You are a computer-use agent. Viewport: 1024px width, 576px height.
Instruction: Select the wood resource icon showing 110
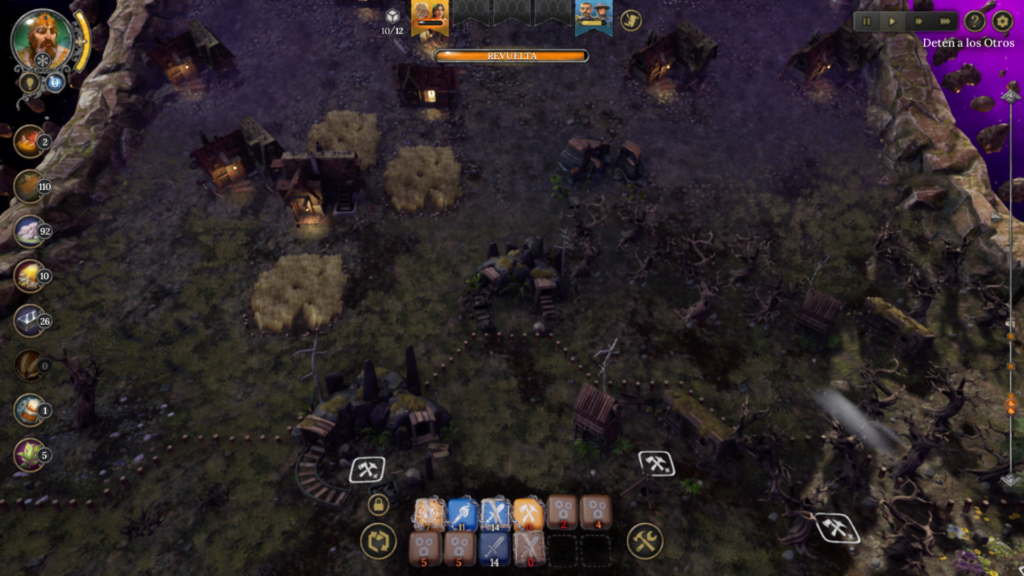coord(29,185)
